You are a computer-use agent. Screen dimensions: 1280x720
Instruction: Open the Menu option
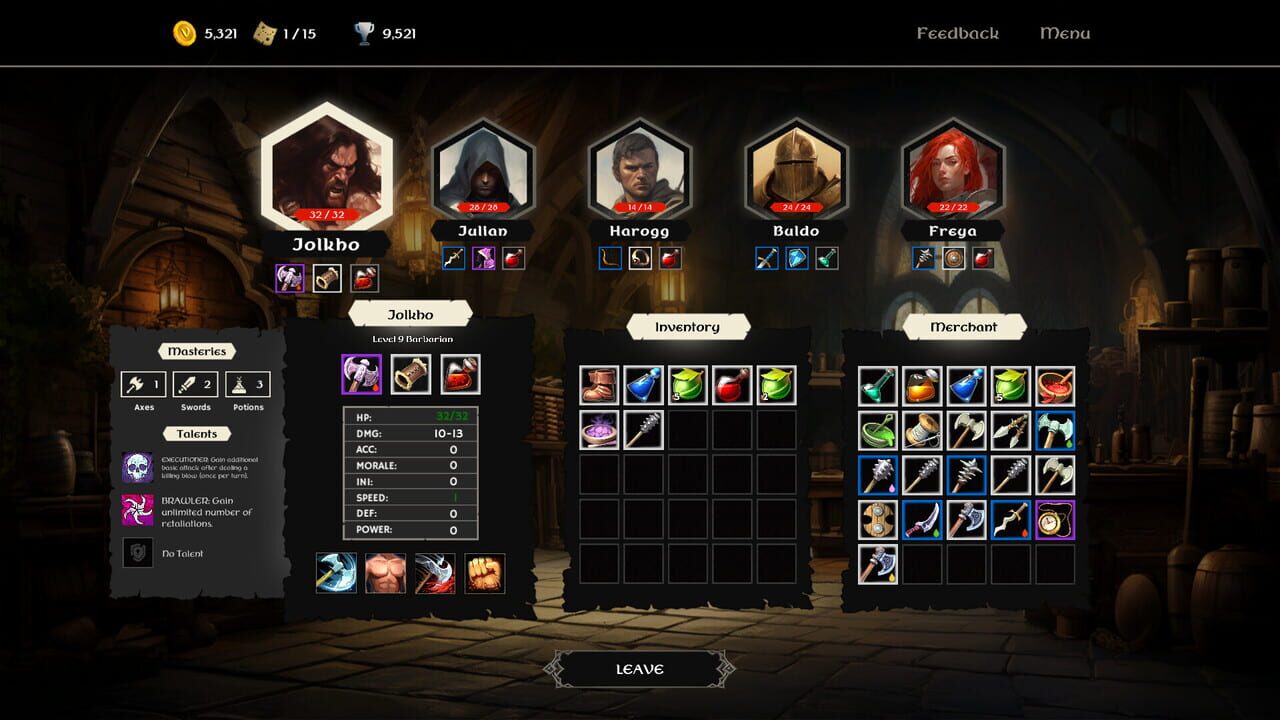1064,33
